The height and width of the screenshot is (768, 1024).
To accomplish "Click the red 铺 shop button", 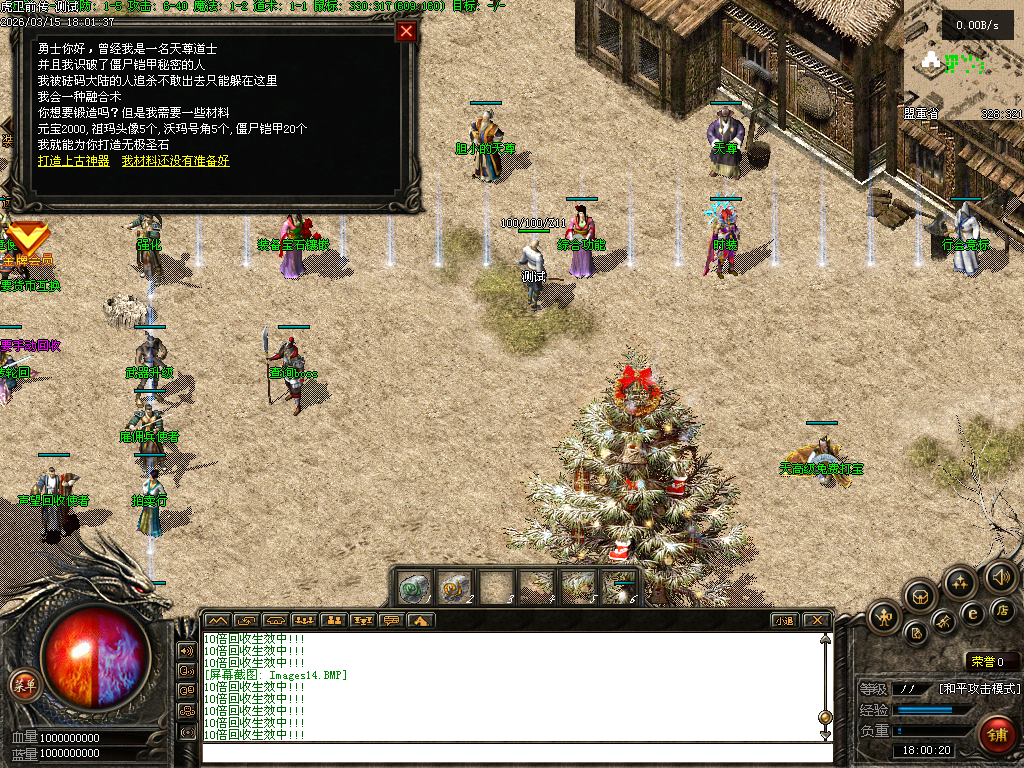I will pos(996,735).
